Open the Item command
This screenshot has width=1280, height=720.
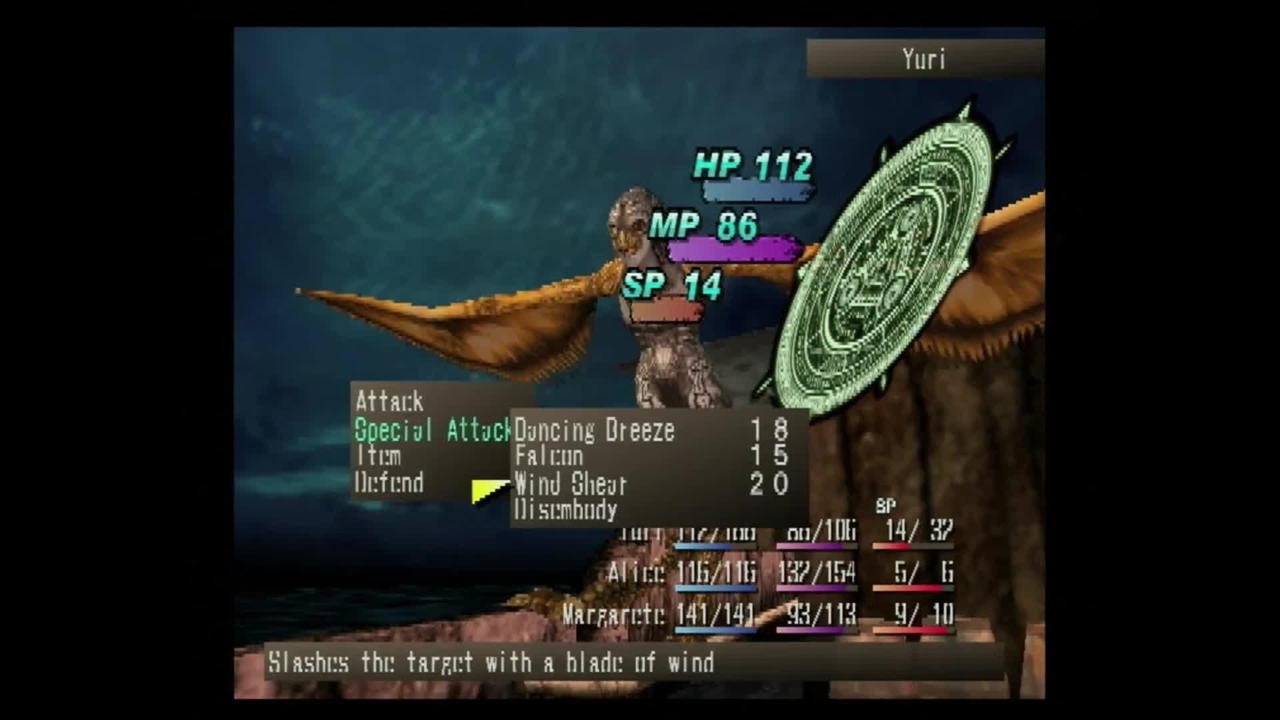(x=379, y=456)
